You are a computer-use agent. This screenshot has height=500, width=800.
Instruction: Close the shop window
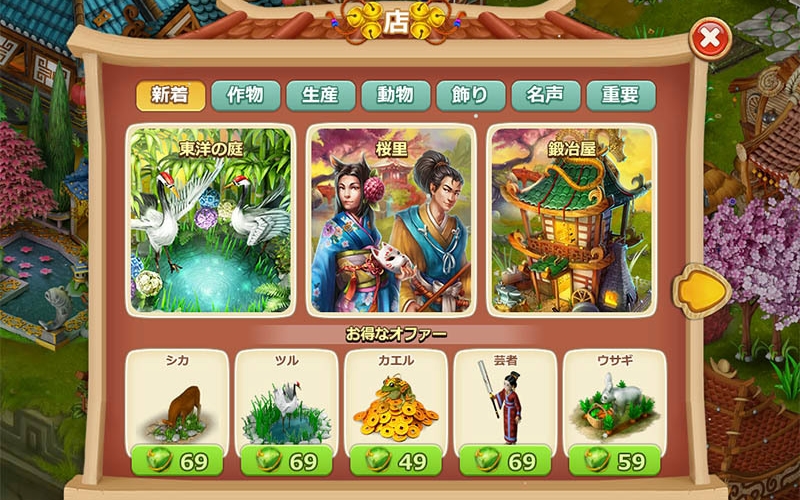709,39
